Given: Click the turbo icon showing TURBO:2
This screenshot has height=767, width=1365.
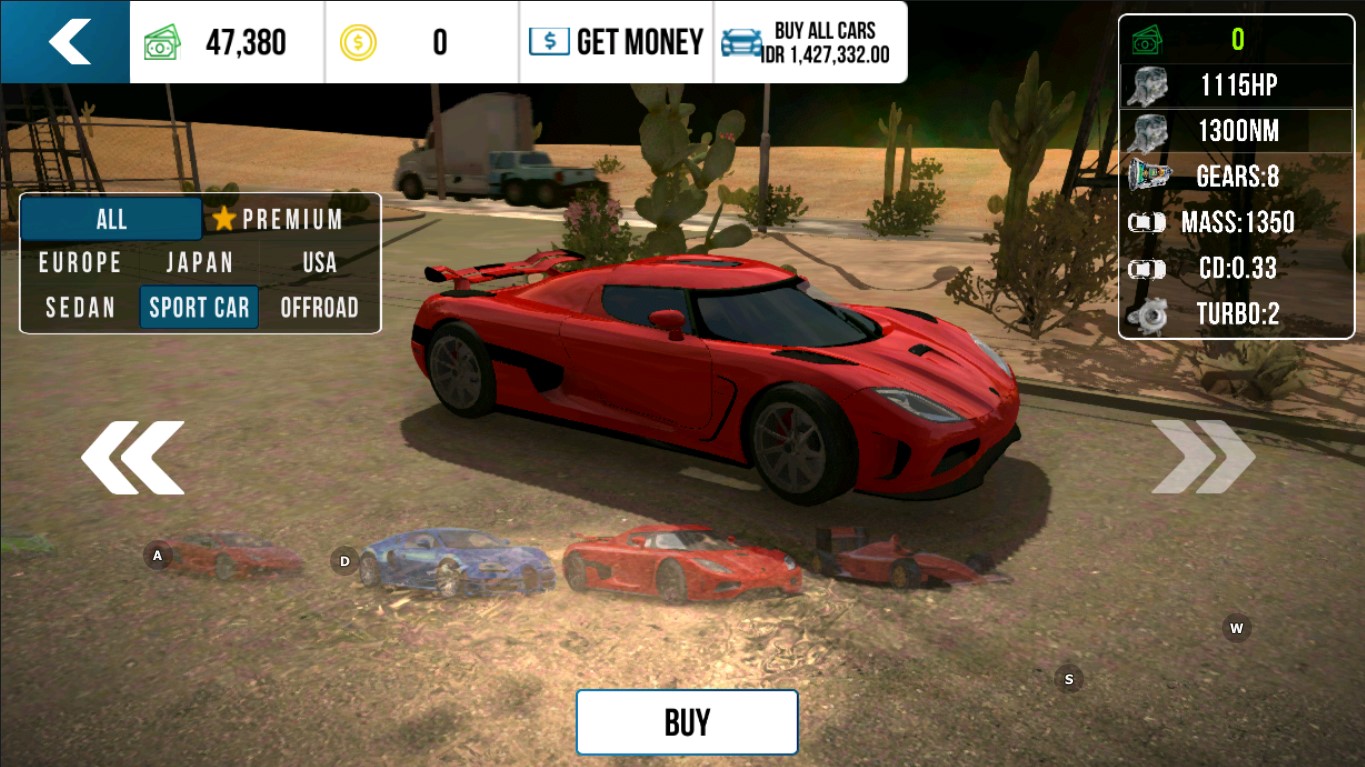Looking at the screenshot, I should 1150,314.
